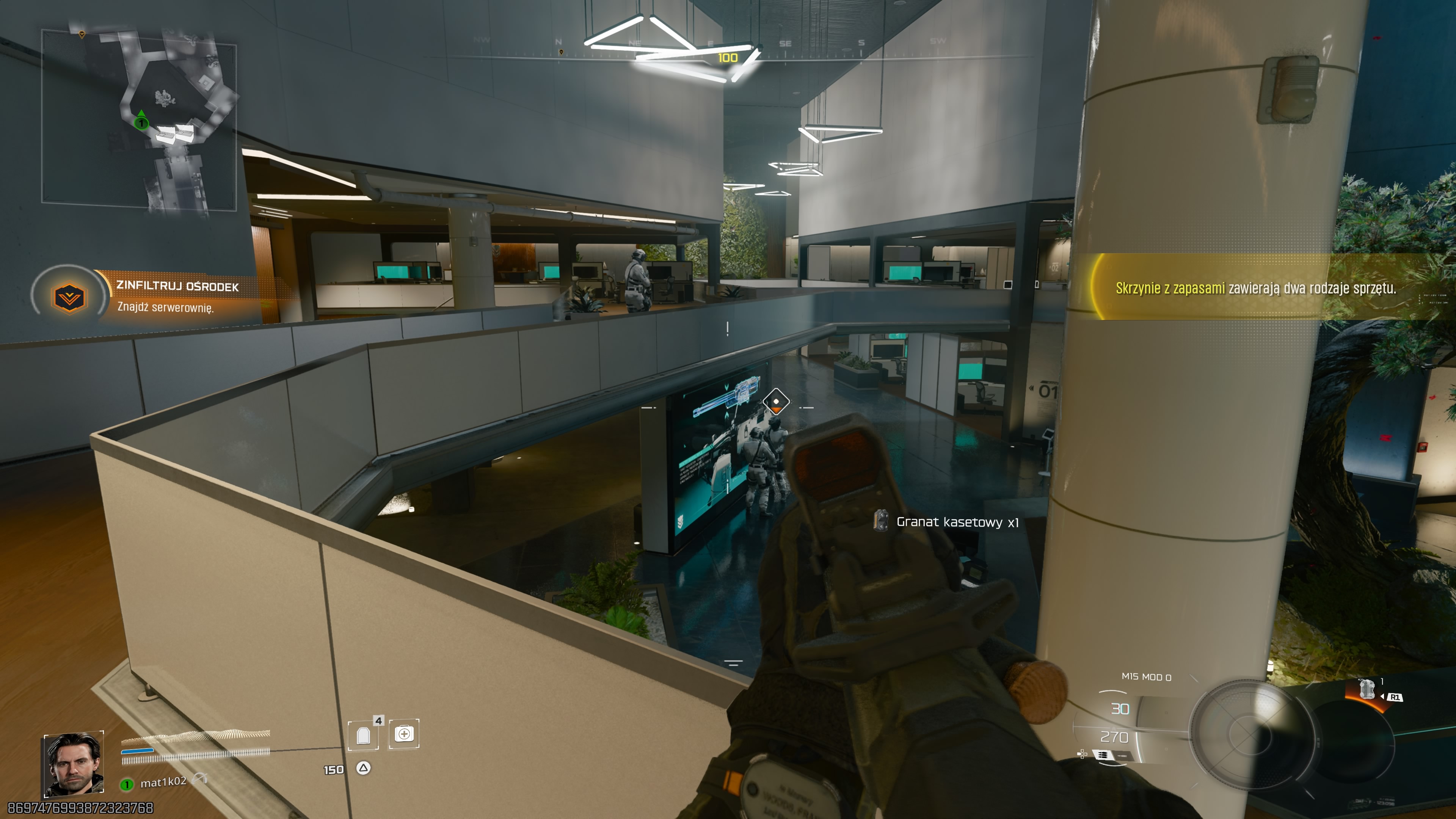
Task: Click the player portrait thumbnail bottom left
Action: point(74,765)
